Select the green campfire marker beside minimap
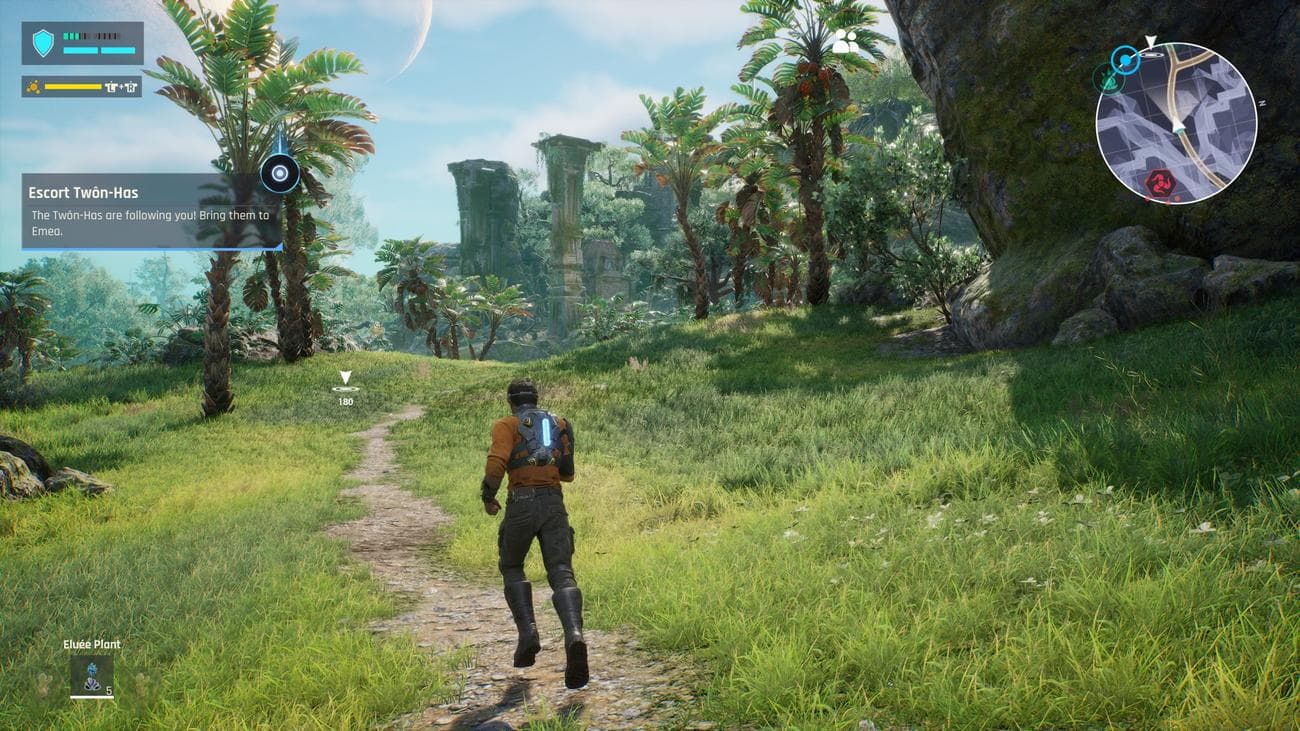Screen dimensions: 1300x731 (1106, 78)
